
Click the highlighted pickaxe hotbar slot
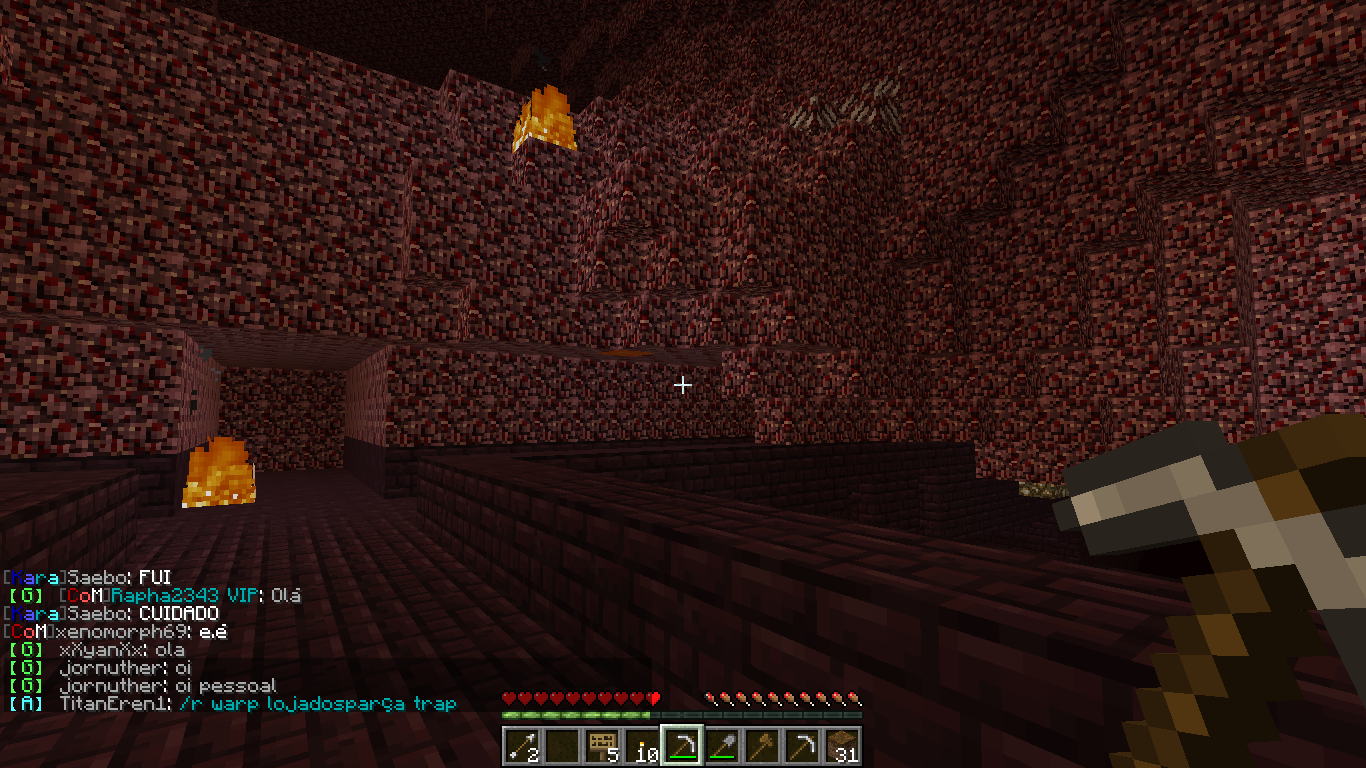pyautogui.click(x=682, y=746)
